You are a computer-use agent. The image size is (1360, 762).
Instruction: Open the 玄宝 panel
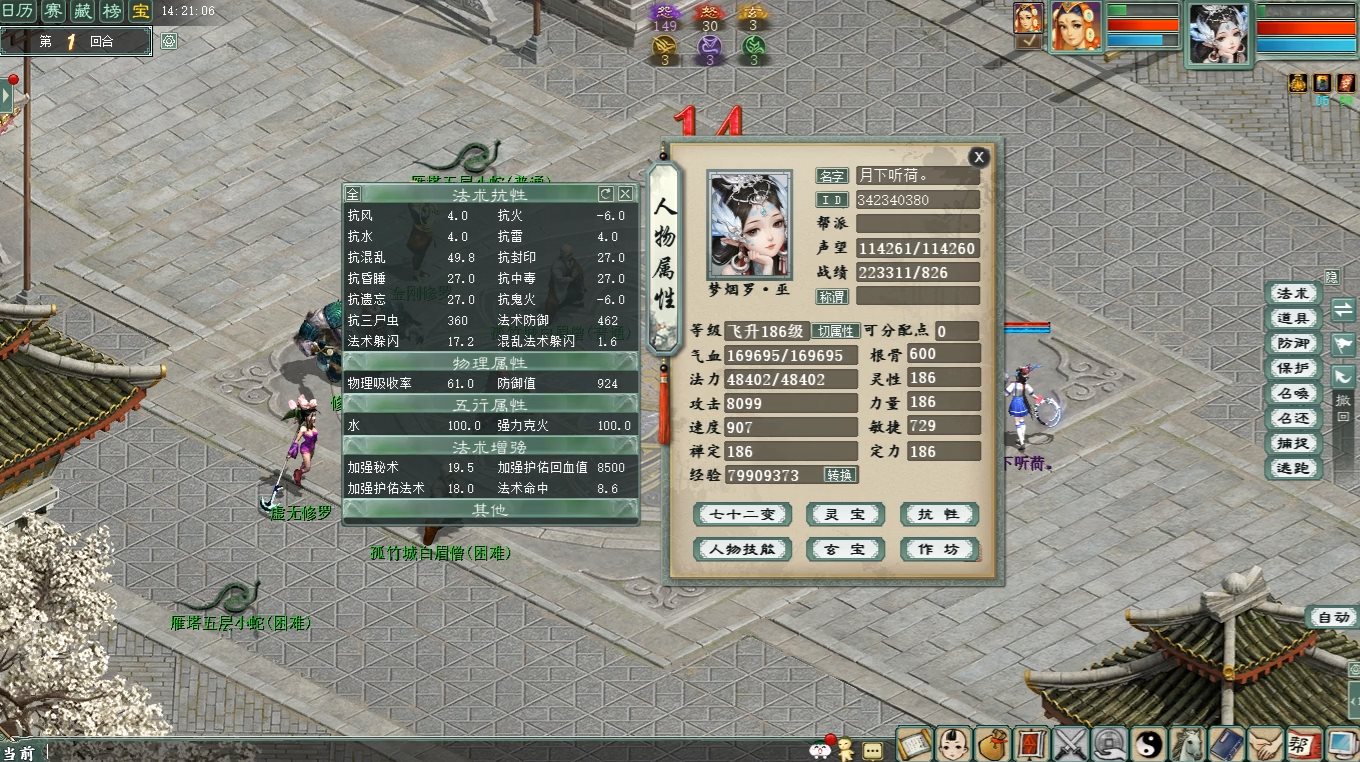(x=845, y=550)
